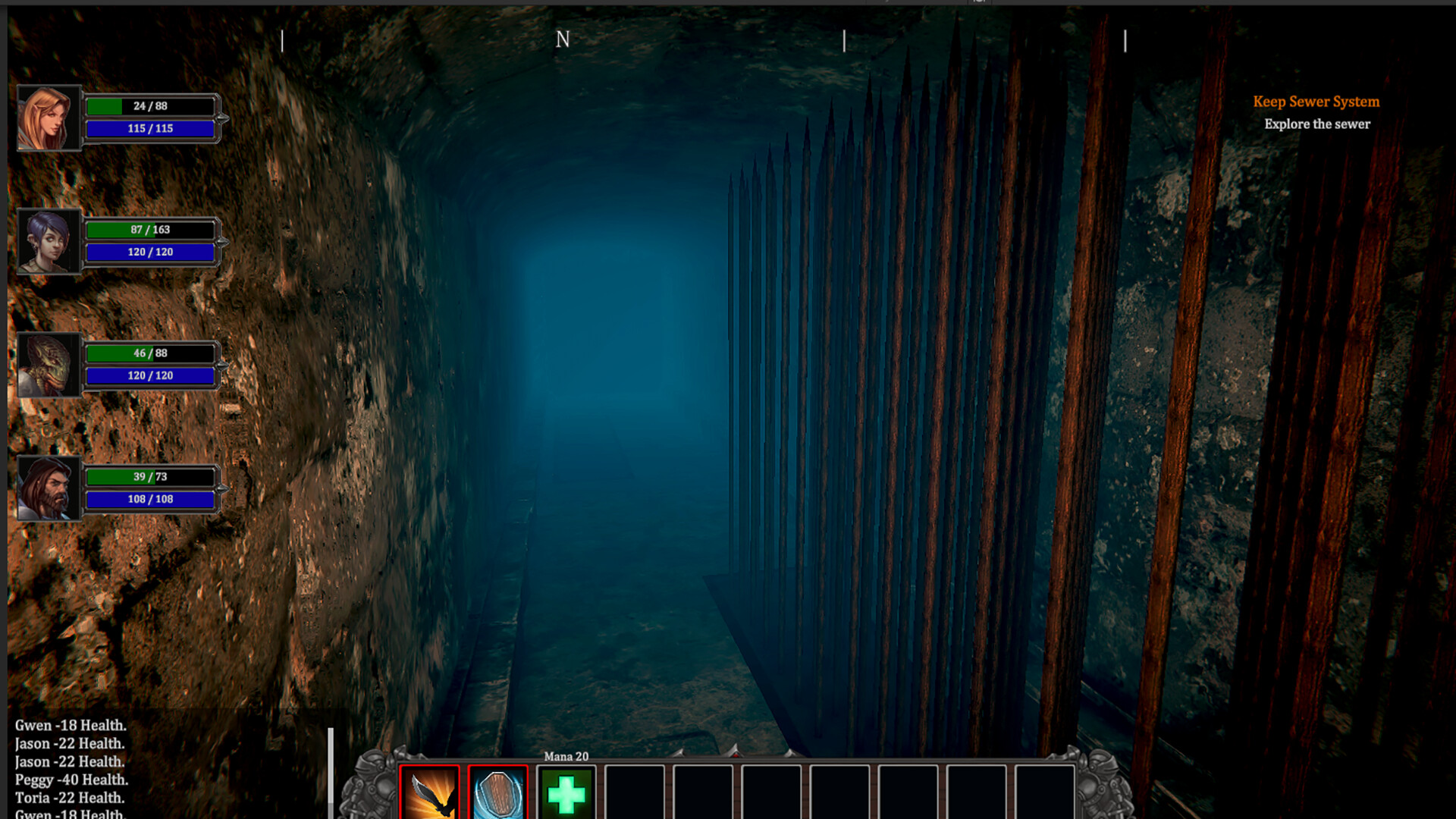Image resolution: width=1456 pixels, height=819 pixels.
Task: Expand the arrow beside the bearded man's bars
Action: click(221, 488)
